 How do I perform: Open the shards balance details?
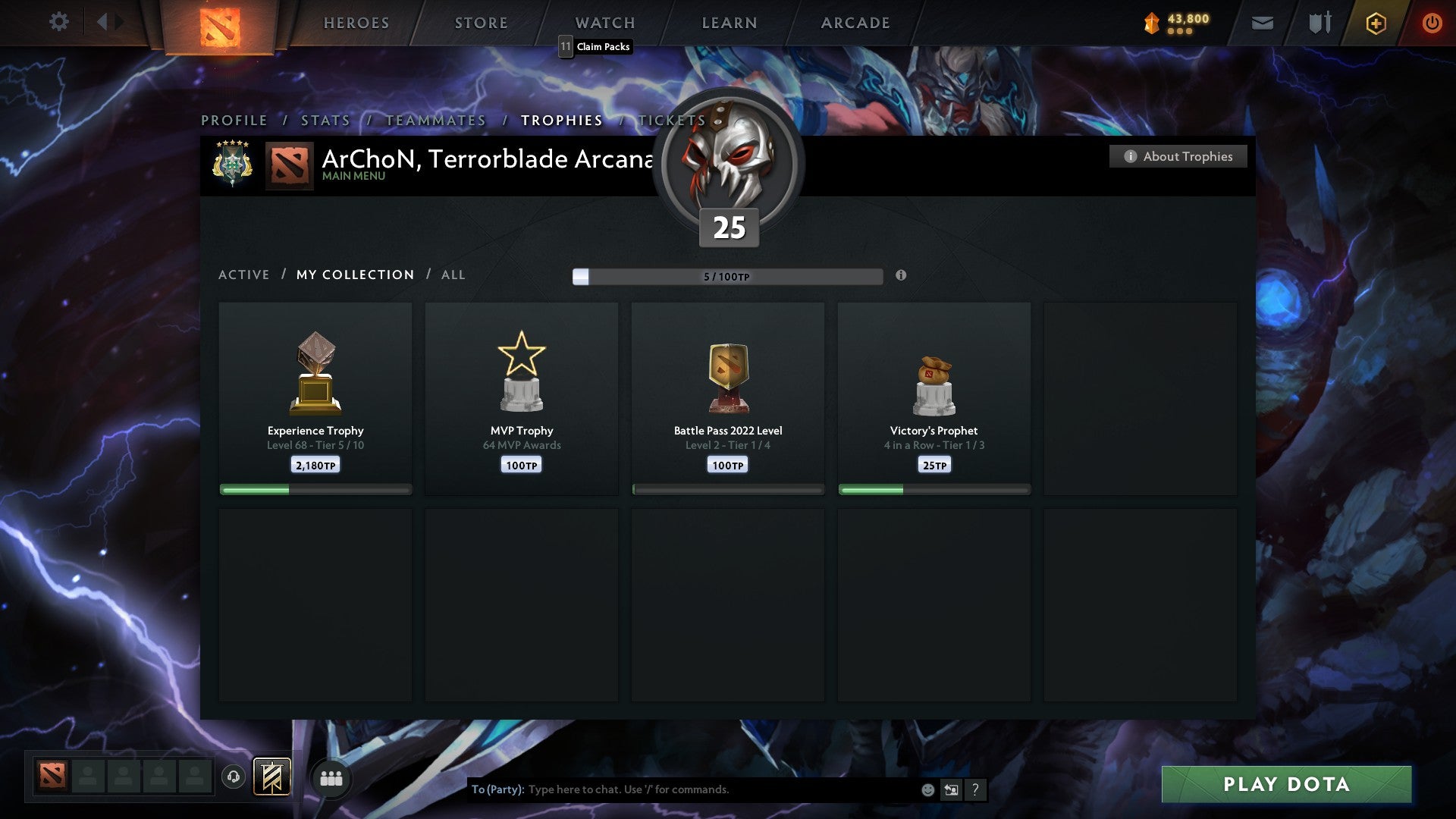click(1172, 23)
